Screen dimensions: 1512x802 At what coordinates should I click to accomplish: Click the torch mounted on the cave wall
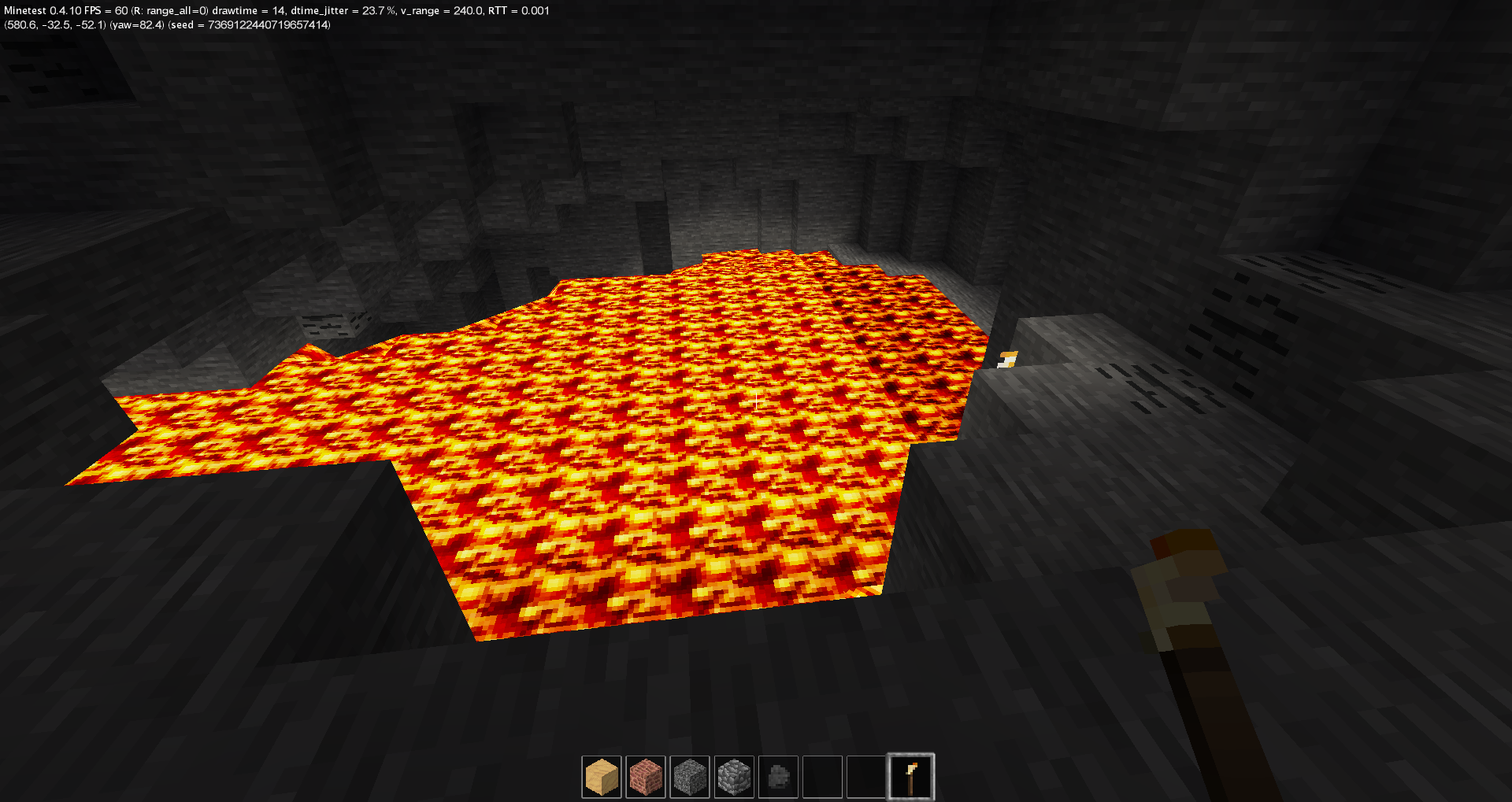(1008, 358)
